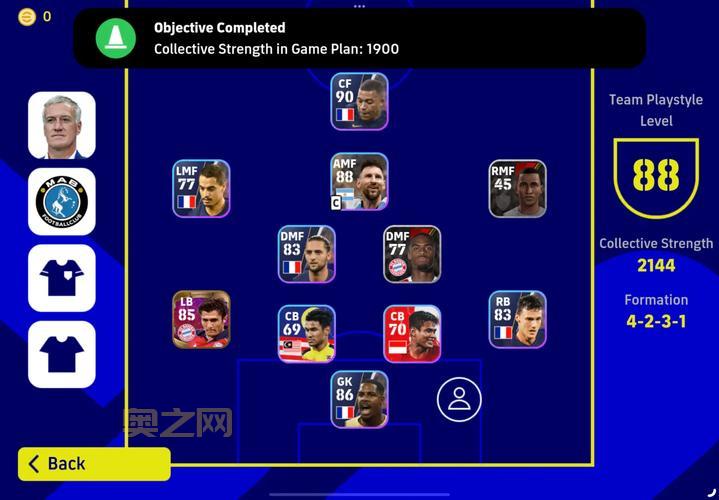Pick the CB 69 player card

tap(306, 333)
